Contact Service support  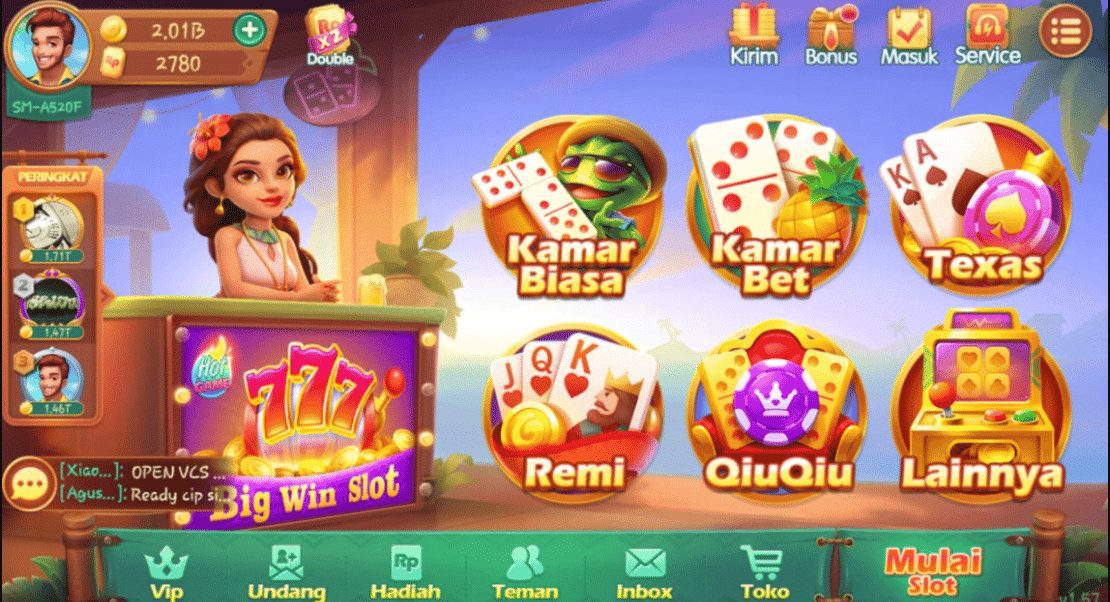click(986, 34)
